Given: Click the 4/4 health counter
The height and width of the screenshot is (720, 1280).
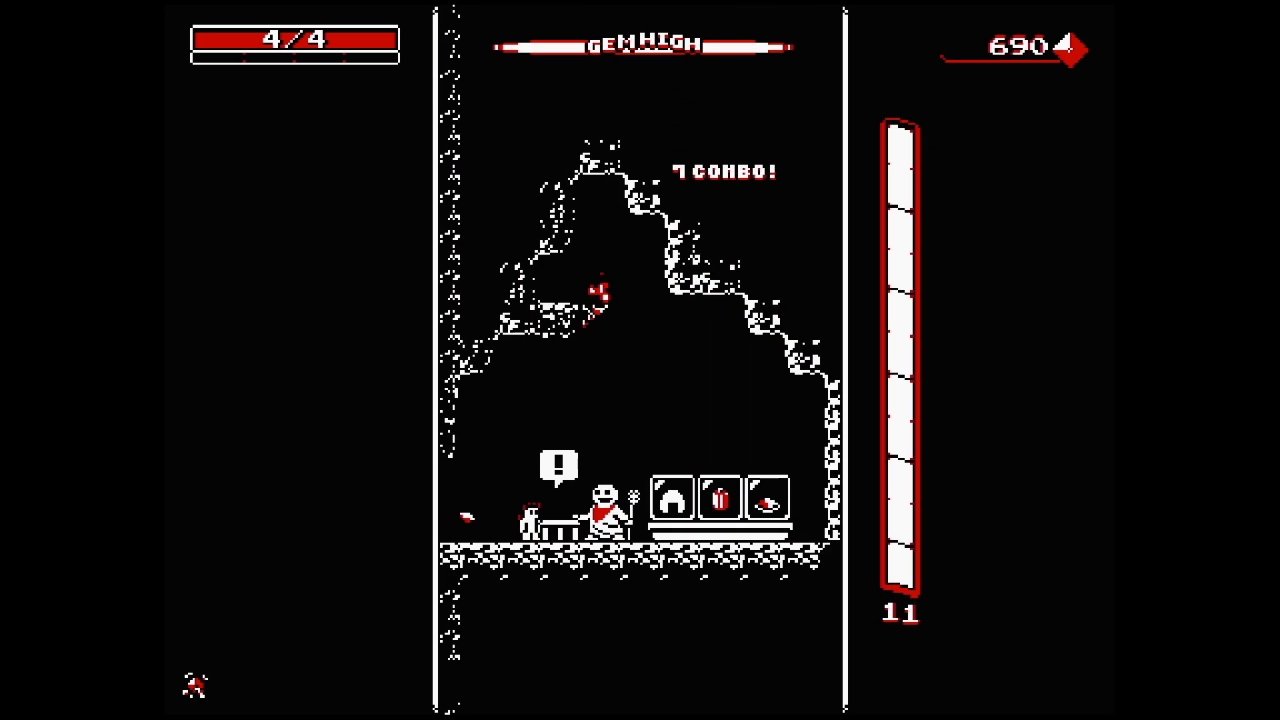Looking at the screenshot, I should 295,40.
